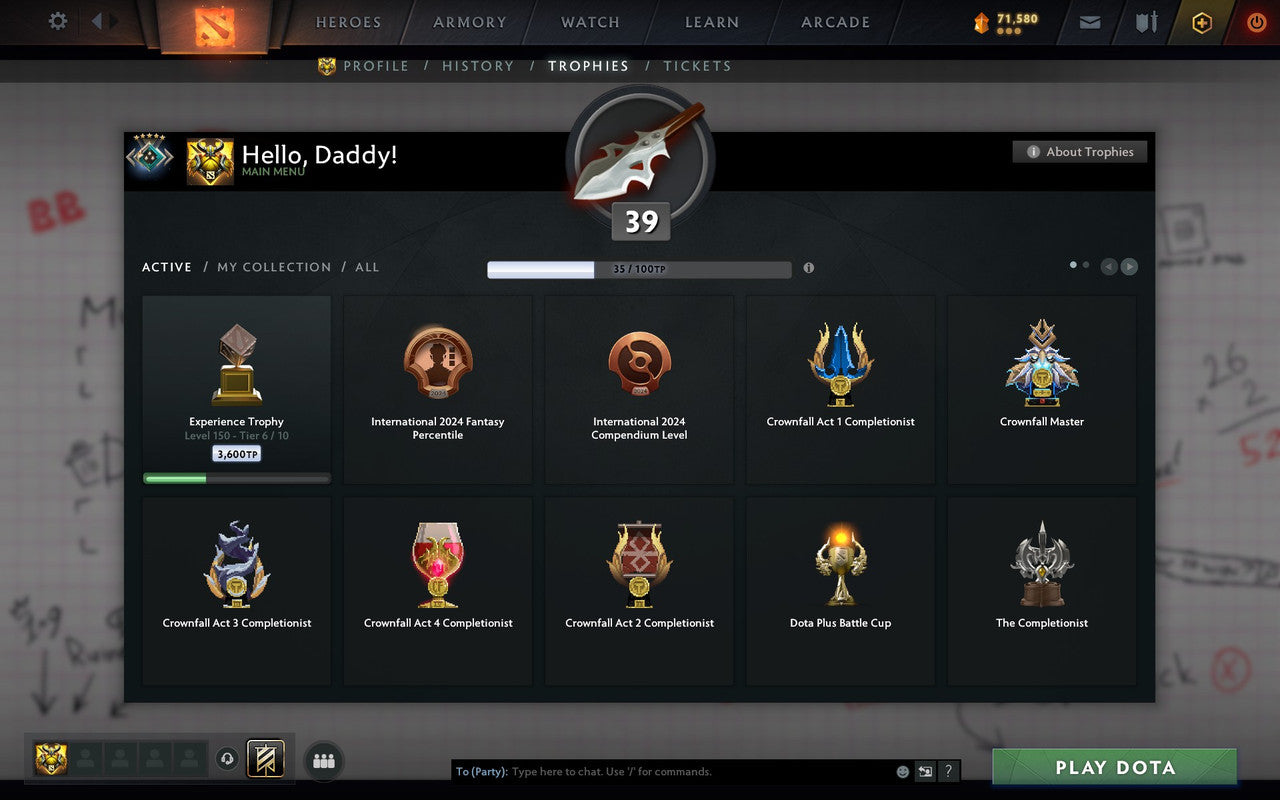Open the mail notifications icon
The height and width of the screenshot is (800, 1280).
coord(1089,22)
